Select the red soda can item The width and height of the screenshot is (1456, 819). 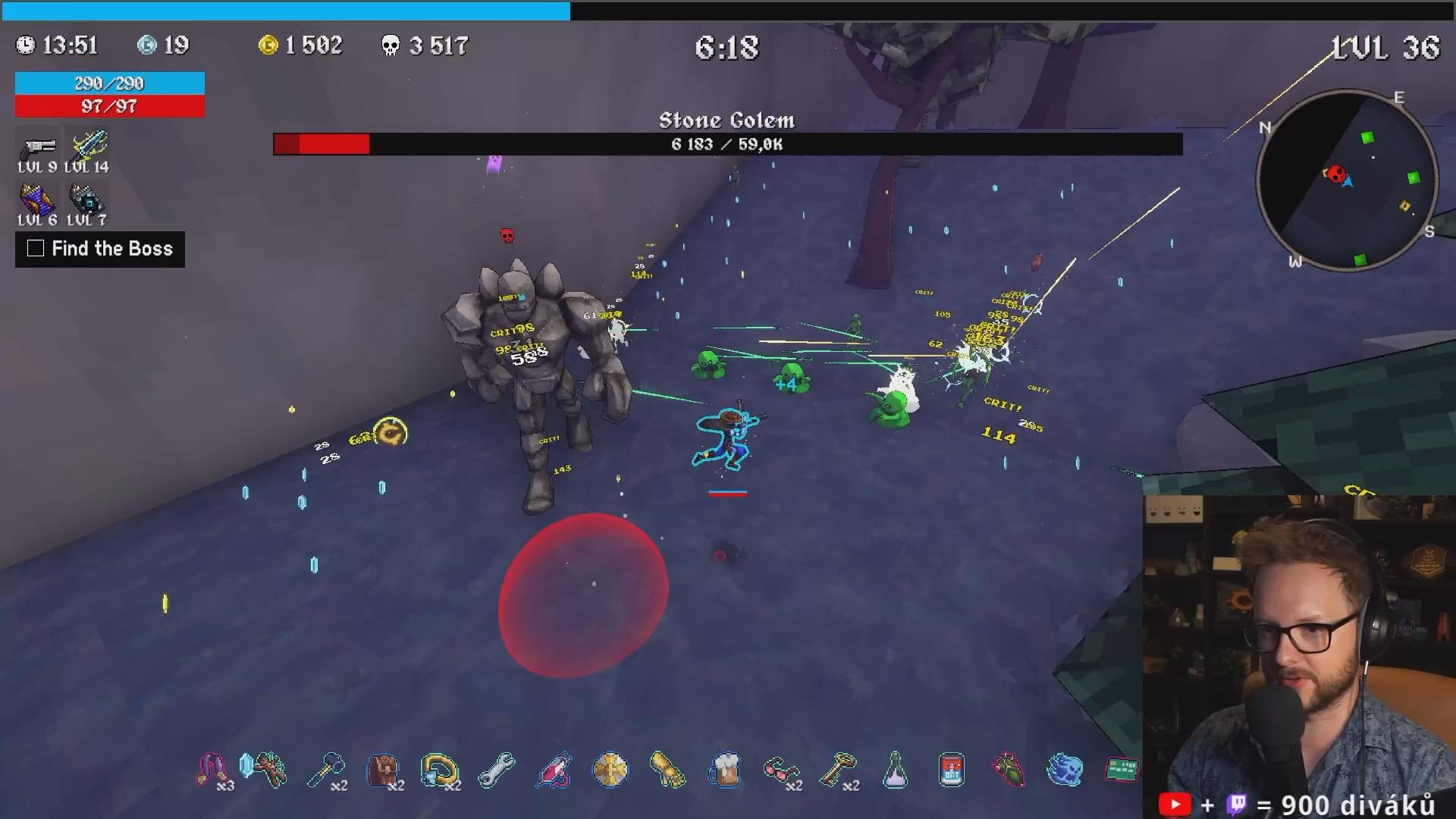952,770
